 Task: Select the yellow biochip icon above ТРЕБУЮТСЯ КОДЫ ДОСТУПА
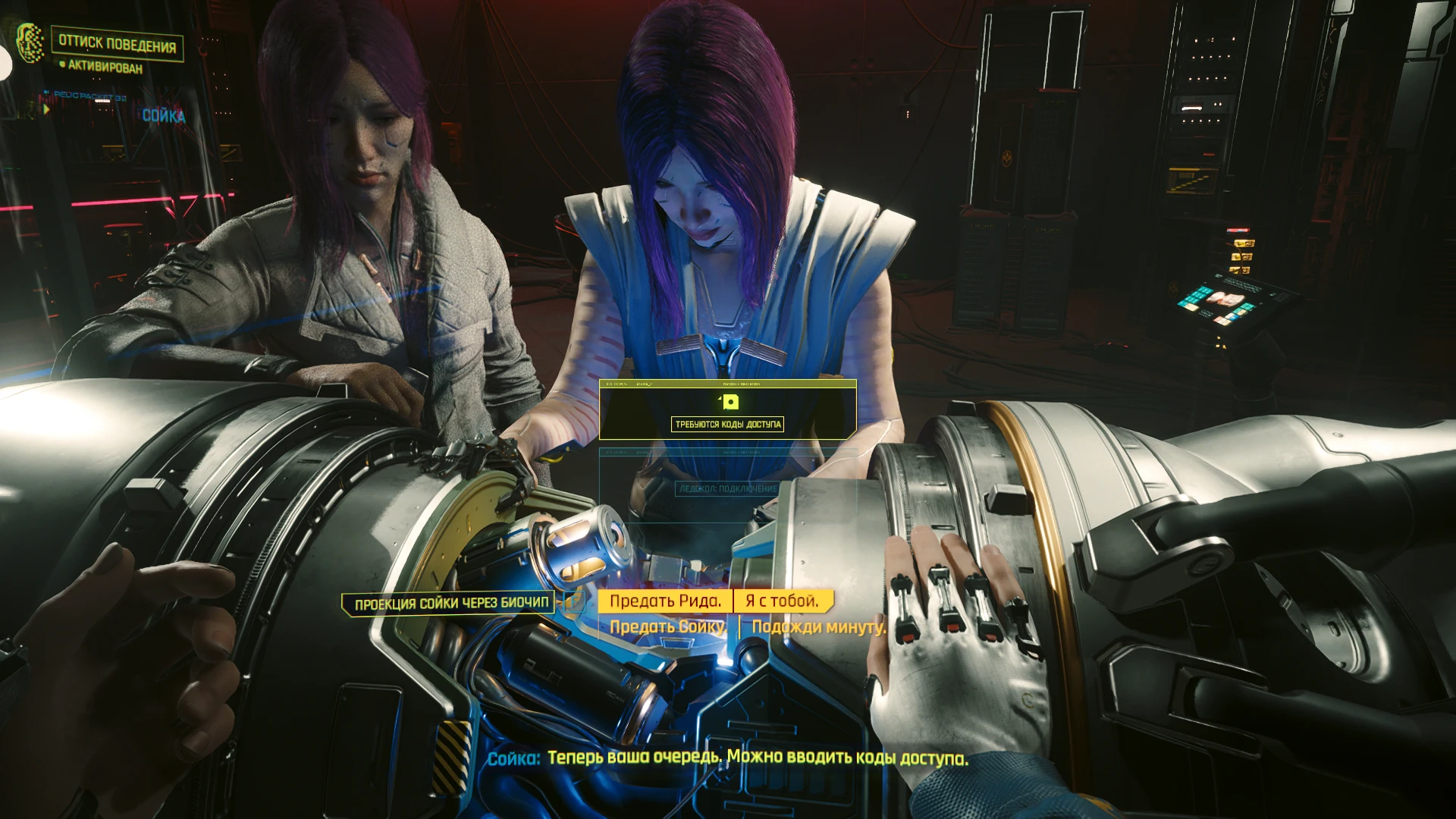pos(730,402)
